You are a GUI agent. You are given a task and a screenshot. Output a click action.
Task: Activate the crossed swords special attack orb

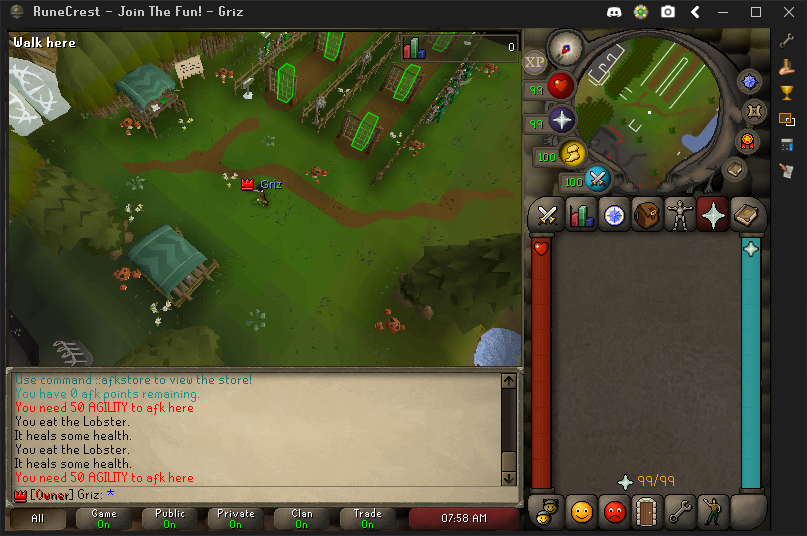click(x=598, y=179)
